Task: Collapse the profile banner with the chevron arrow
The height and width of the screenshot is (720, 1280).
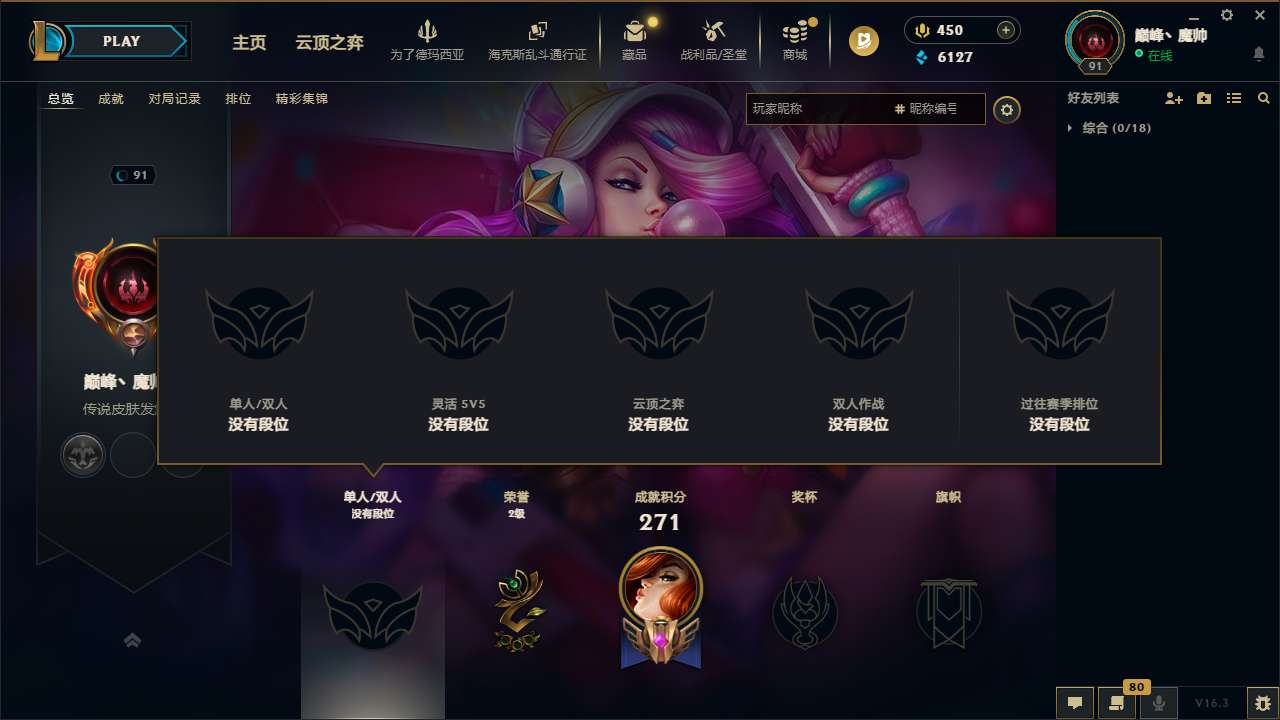Action: [133, 640]
